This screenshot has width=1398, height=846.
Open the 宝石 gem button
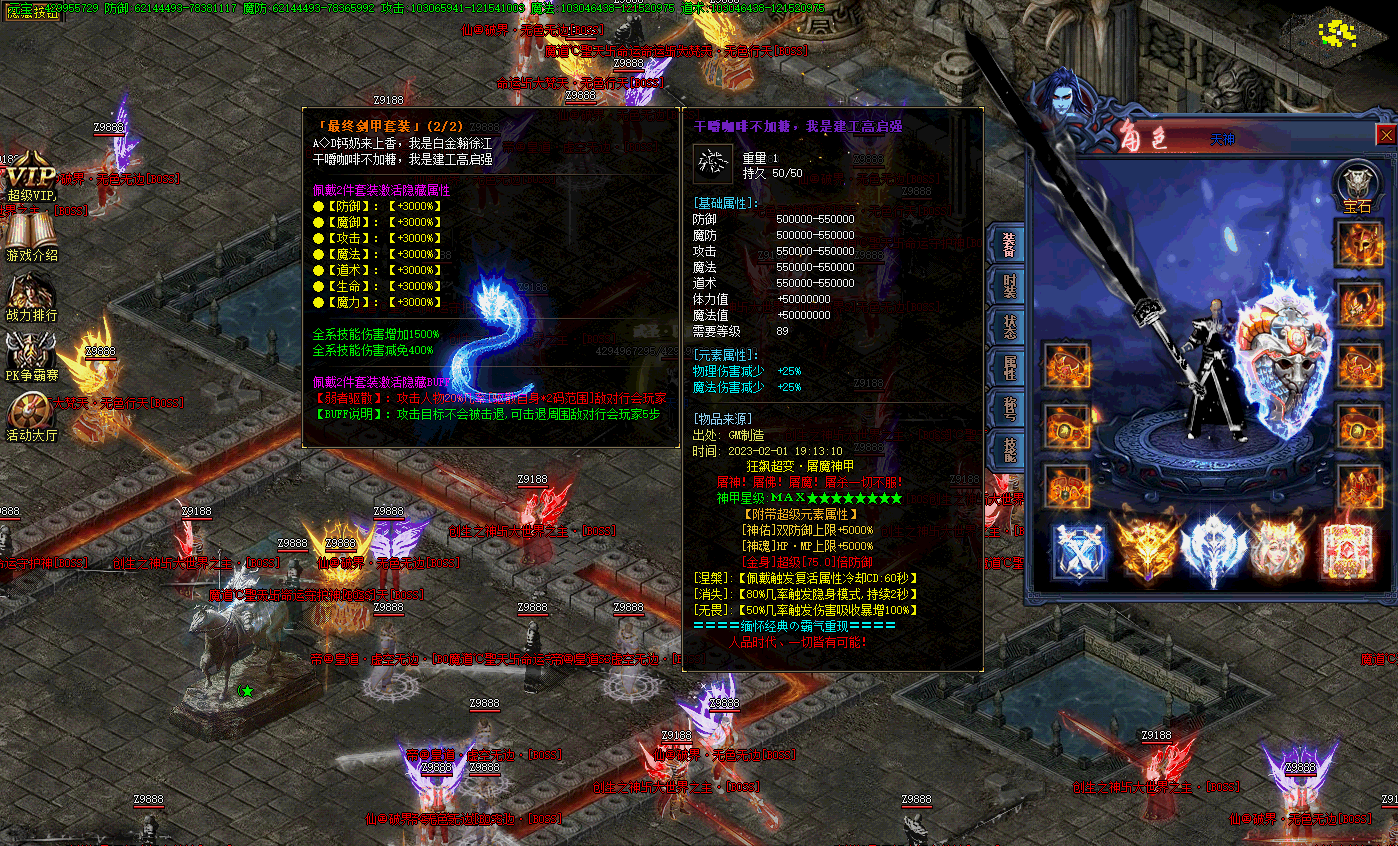pyautogui.click(x=1357, y=187)
